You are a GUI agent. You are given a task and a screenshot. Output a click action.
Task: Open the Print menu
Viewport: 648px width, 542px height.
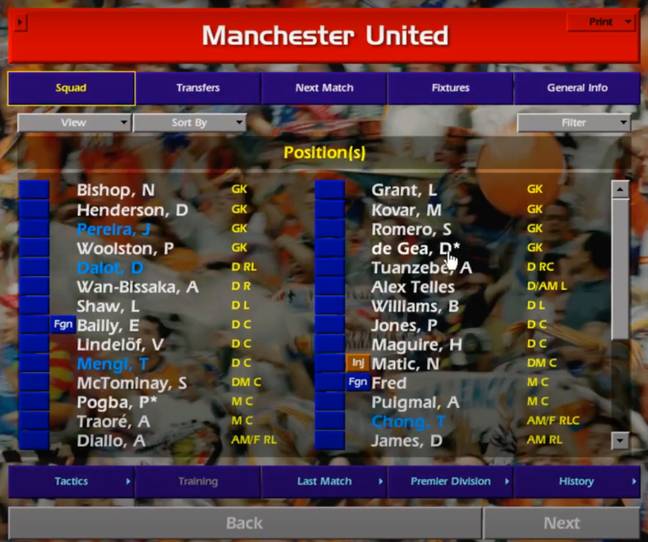click(601, 21)
